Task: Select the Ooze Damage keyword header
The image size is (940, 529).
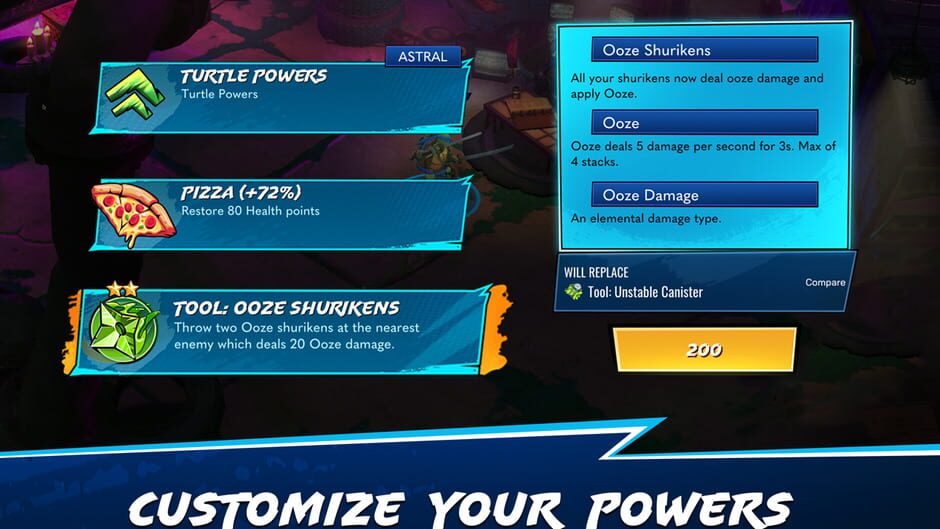Action: coord(704,195)
